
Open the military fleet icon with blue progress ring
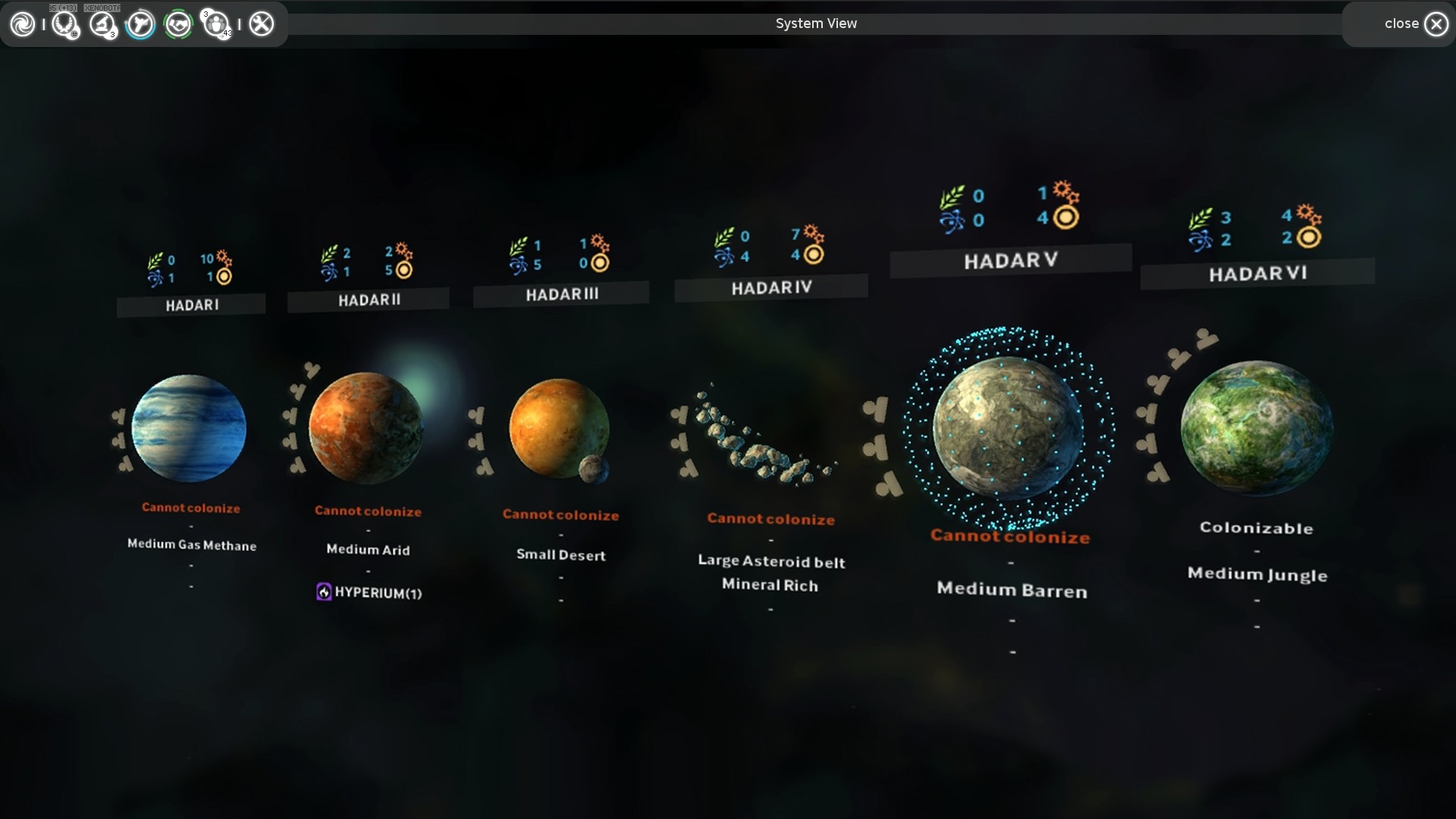click(x=141, y=24)
